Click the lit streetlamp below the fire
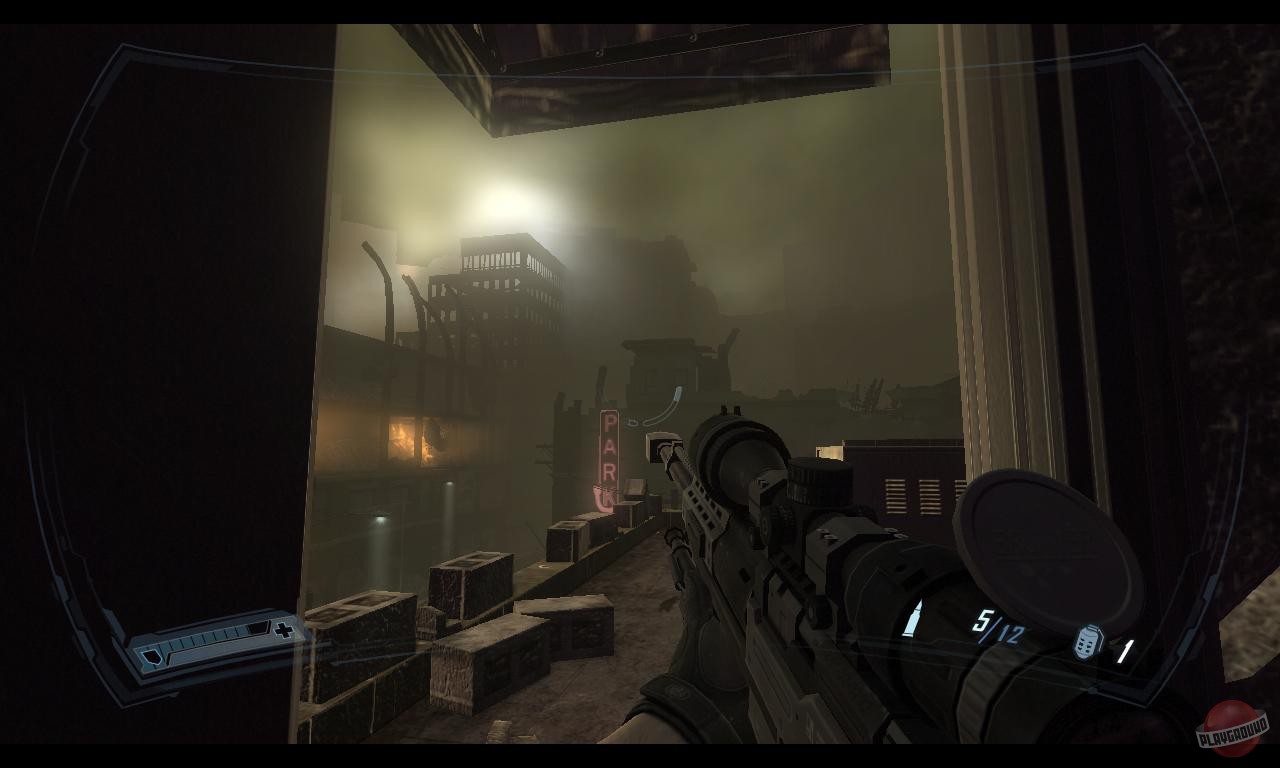 382,518
